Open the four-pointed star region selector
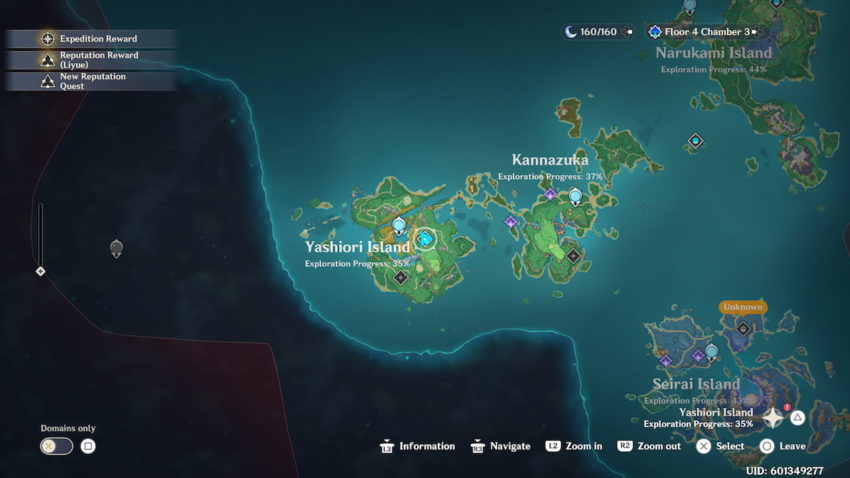The height and width of the screenshot is (478, 850). (774, 417)
